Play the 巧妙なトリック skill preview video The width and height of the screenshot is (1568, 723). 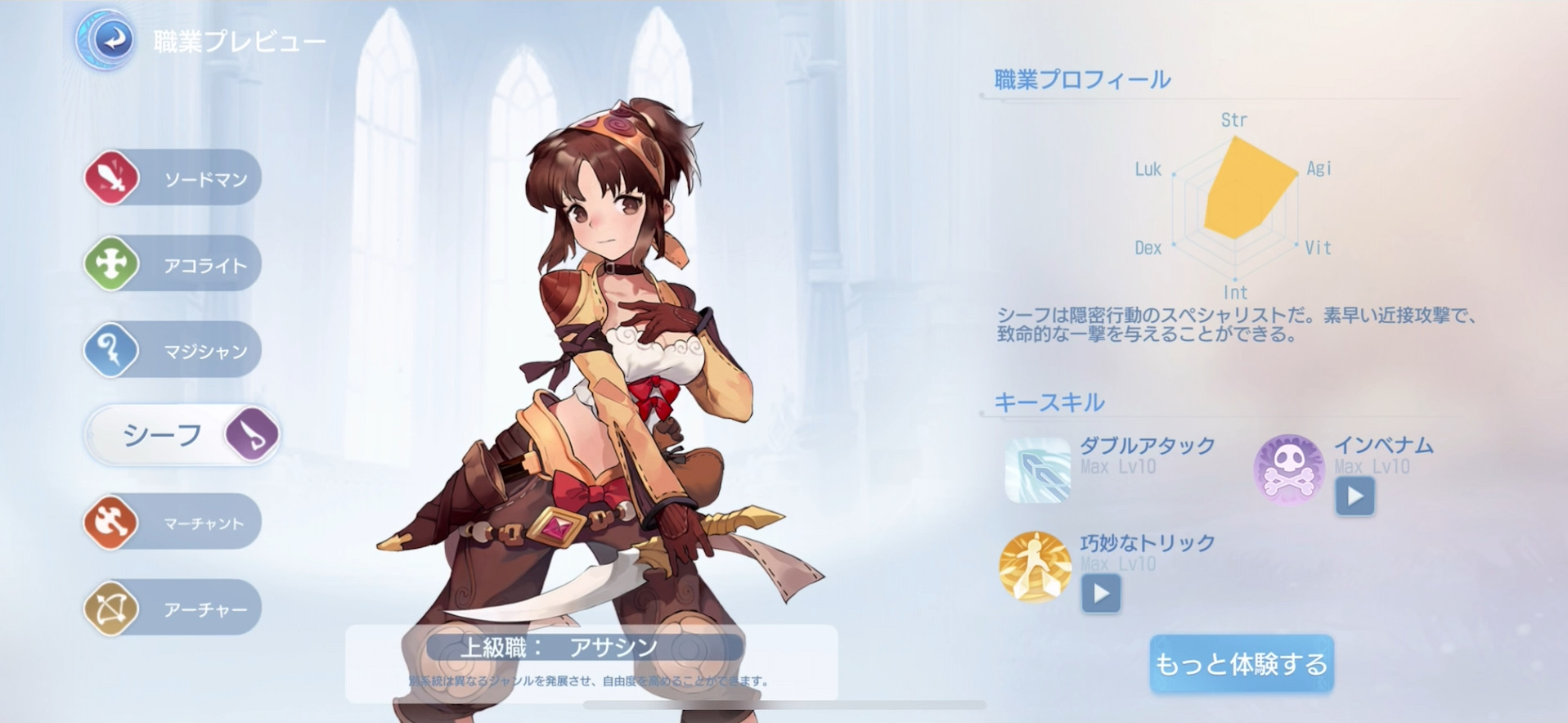[x=1101, y=595]
